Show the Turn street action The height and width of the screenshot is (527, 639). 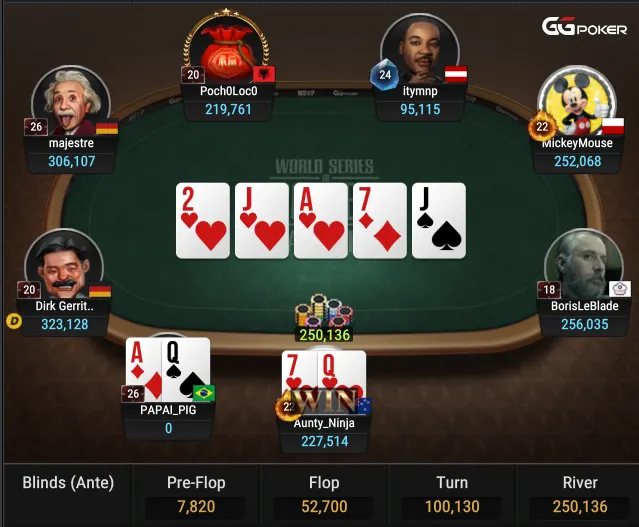point(452,494)
